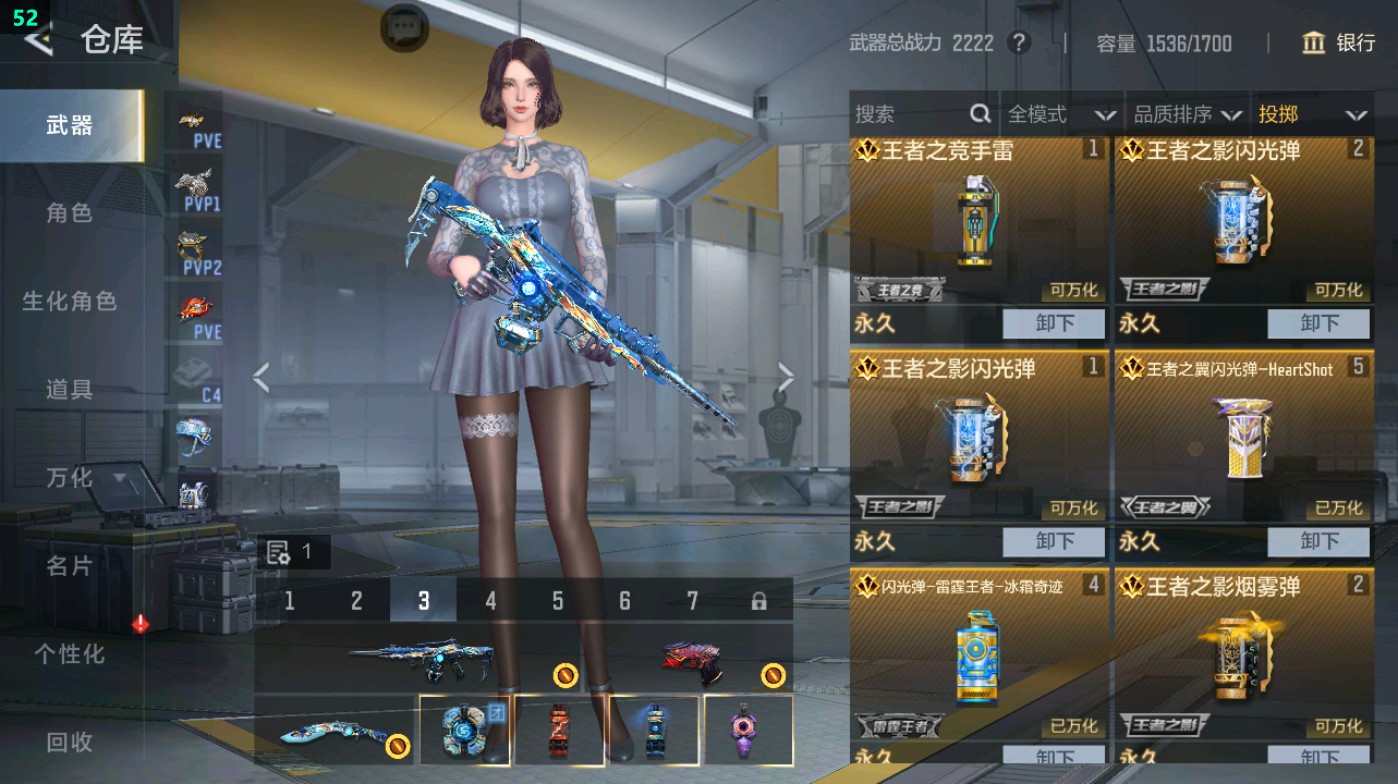This screenshot has height=784, width=1398.
Task: Click the chat bubble icon at the top
Action: click(402, 27)
